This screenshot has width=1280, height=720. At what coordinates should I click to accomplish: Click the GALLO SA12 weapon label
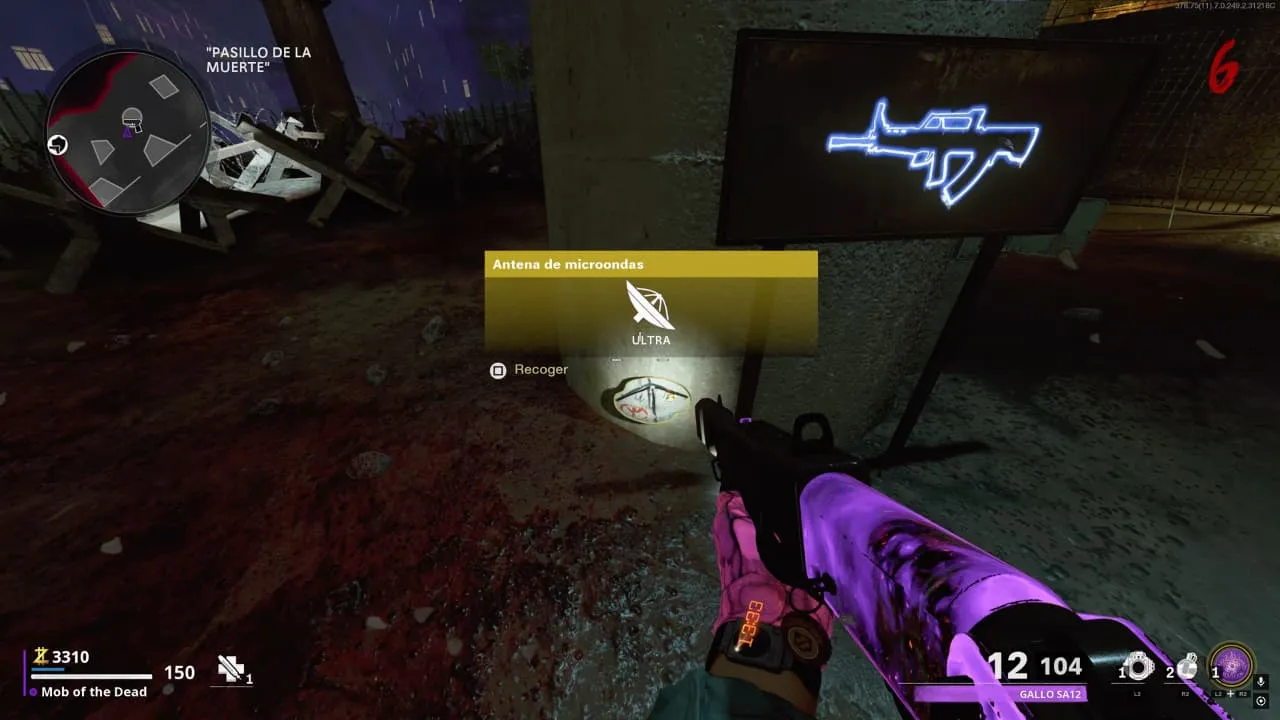click(1049, 694)
